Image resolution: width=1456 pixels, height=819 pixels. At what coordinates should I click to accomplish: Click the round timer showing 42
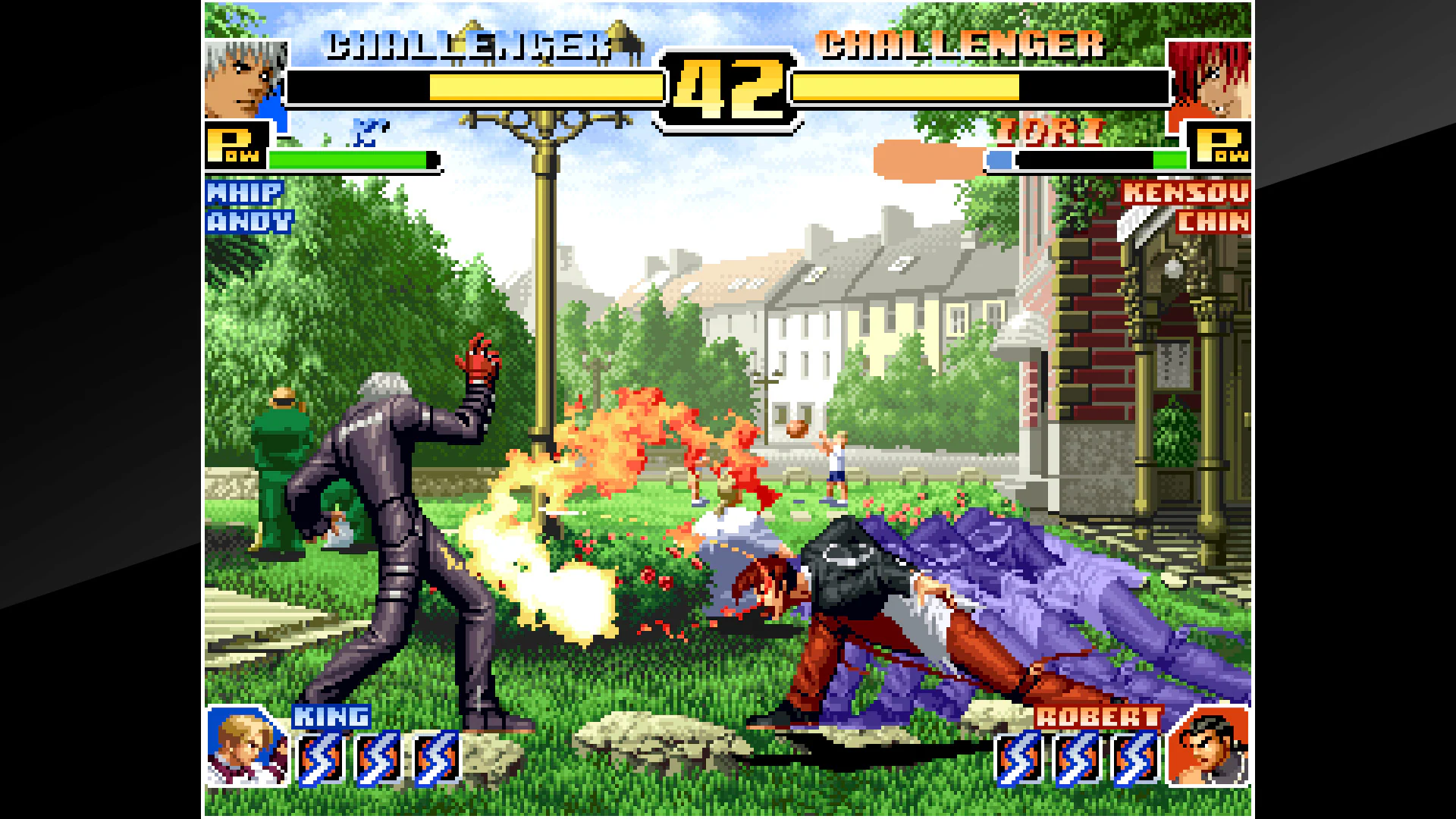click(730, 89)
